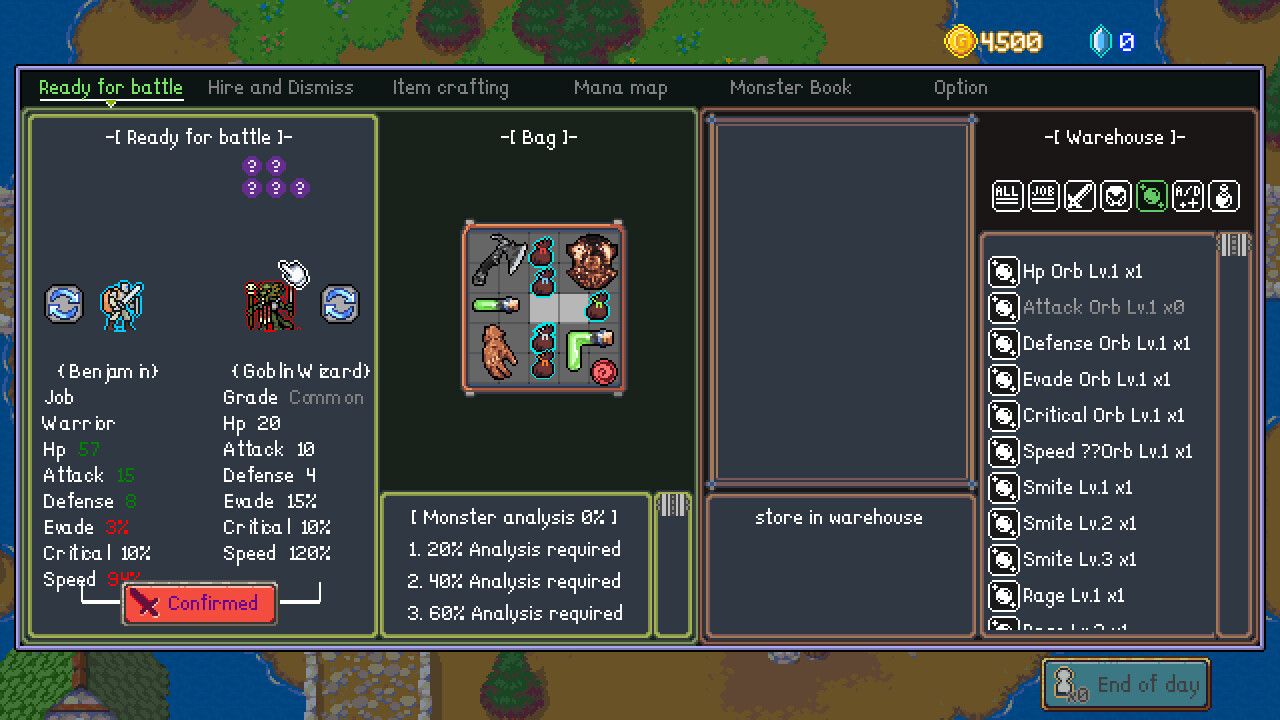Screen dimensions: 1280x720
Task: Select the A/D++ stat filter
Action: point(1189,196)
